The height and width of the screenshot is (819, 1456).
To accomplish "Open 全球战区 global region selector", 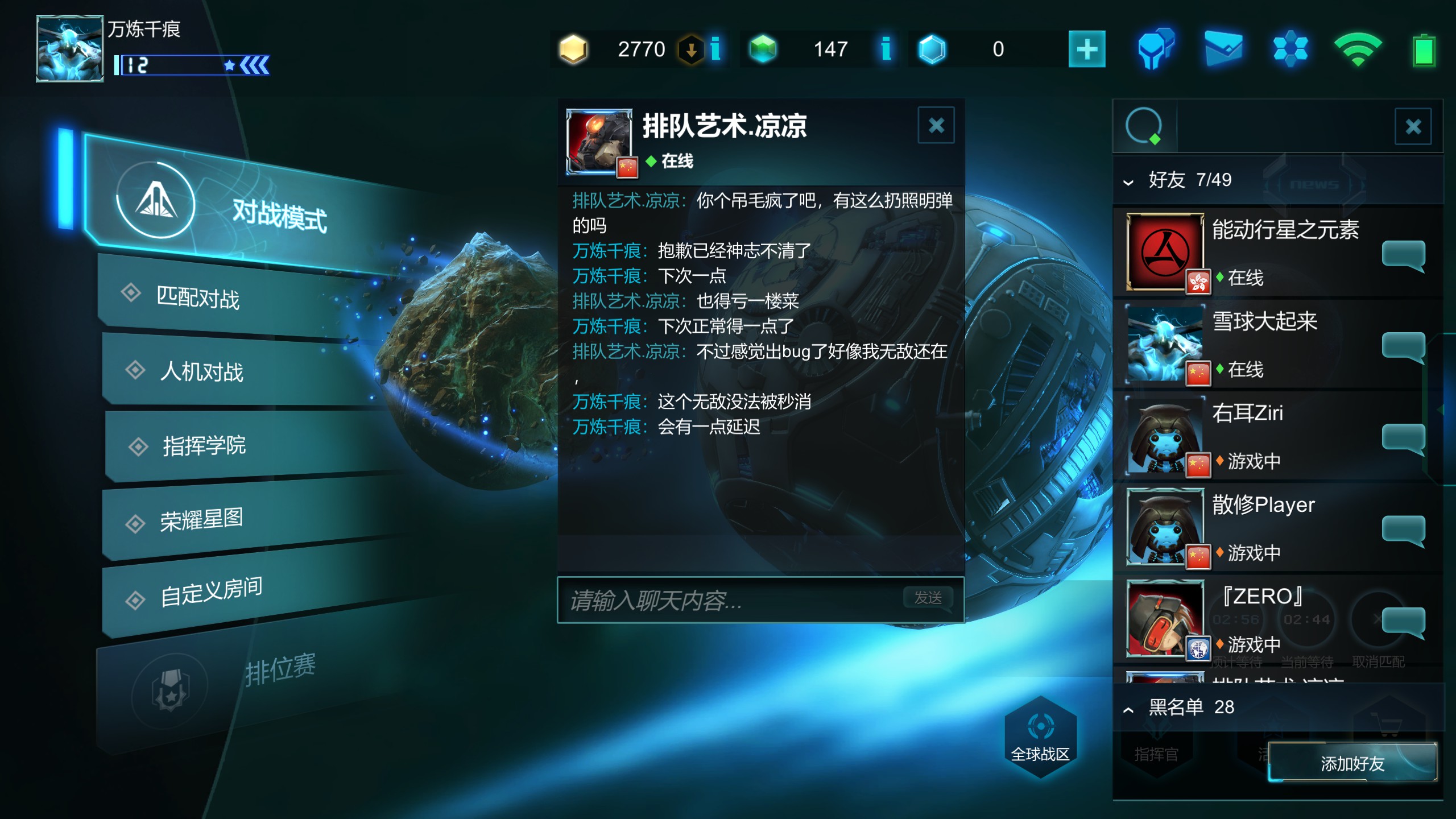I will (1040, 737).
